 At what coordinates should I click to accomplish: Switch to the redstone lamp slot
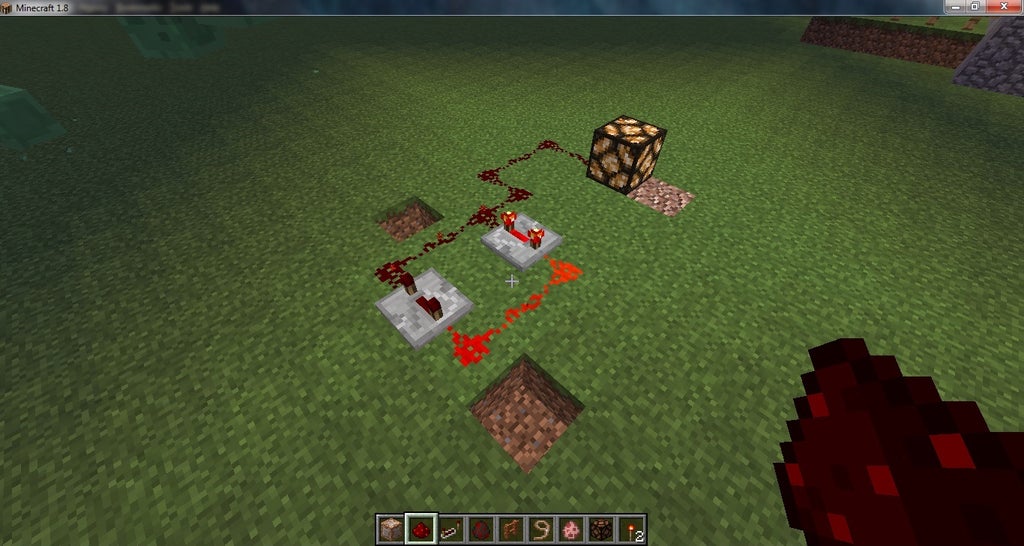click(602, 529)
